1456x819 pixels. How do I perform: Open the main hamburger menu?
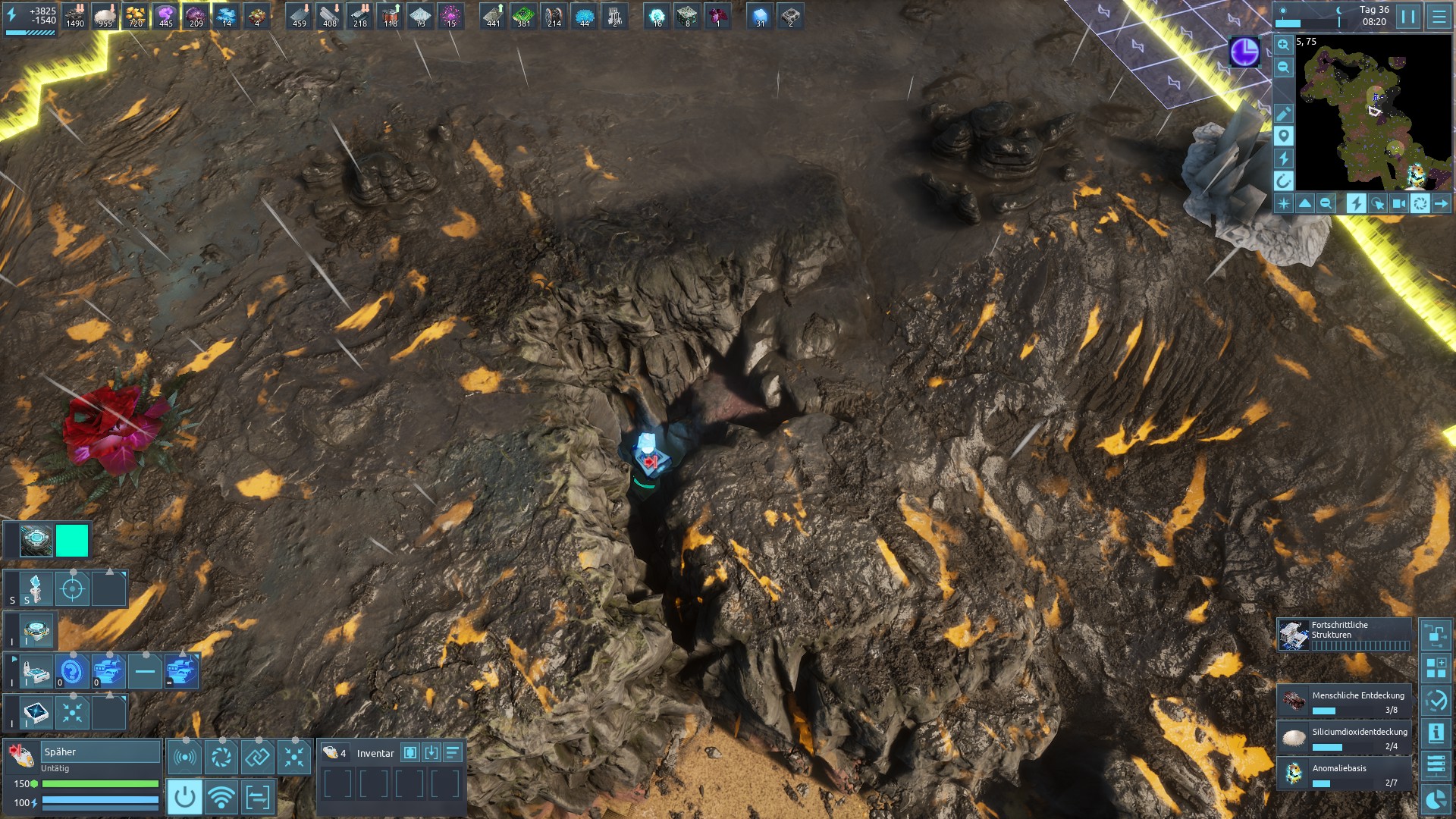1439,17
